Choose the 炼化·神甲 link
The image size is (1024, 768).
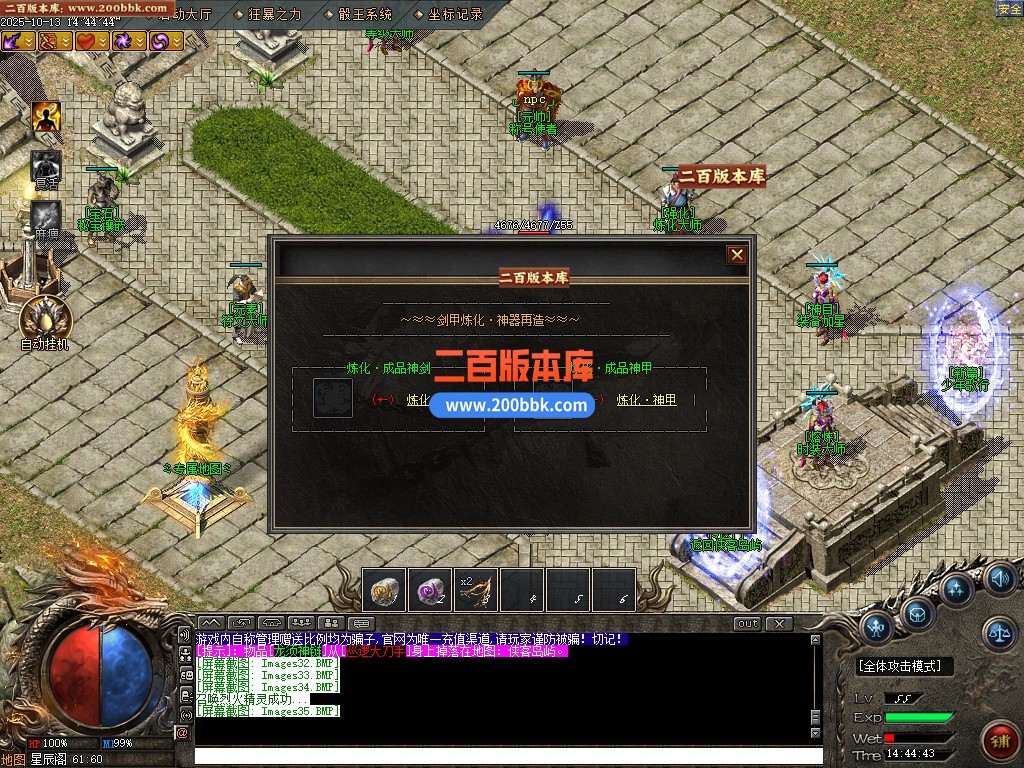[x=646, y=400]
